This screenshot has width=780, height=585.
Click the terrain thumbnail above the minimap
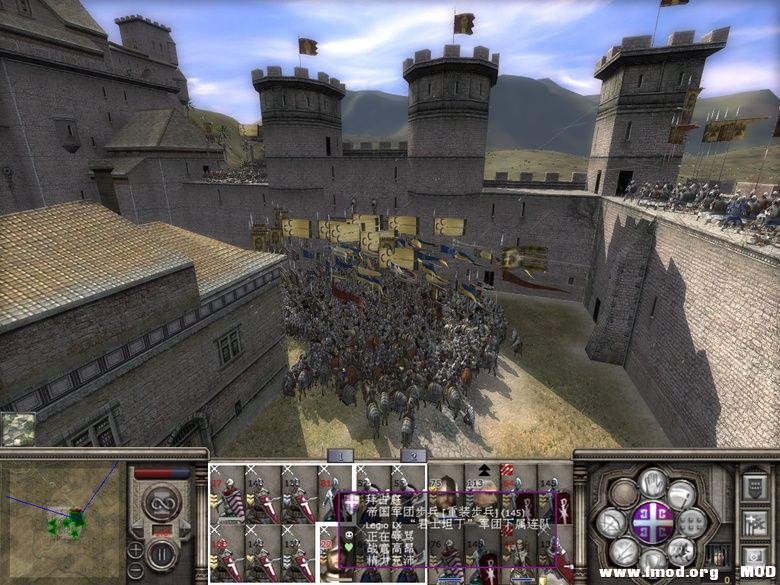[17, 429]
